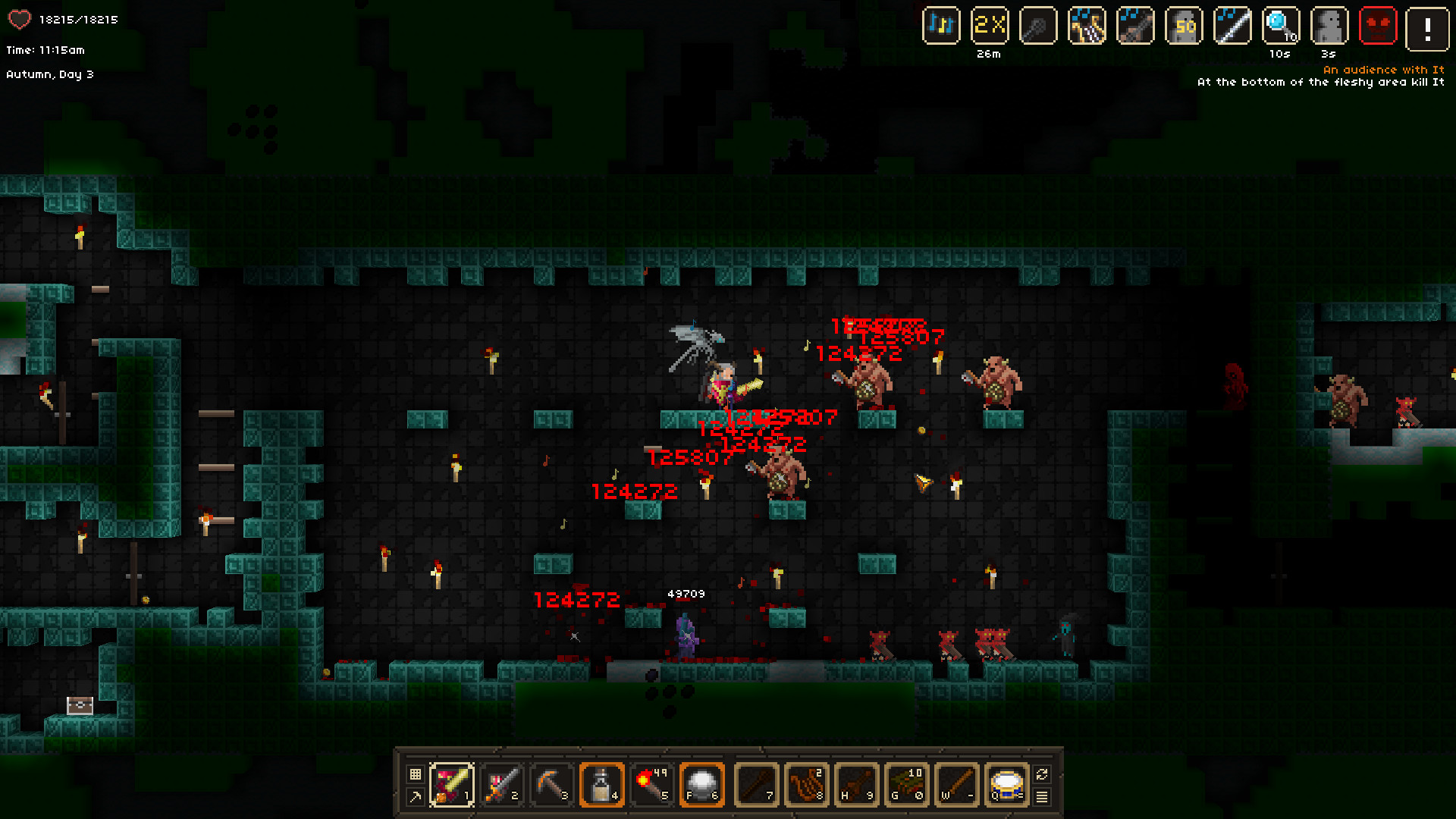The height and width of the screenshot is (819, 1456).
Task: Select the pickaxe in hotbar slot 3
Action: pos(551,784)
